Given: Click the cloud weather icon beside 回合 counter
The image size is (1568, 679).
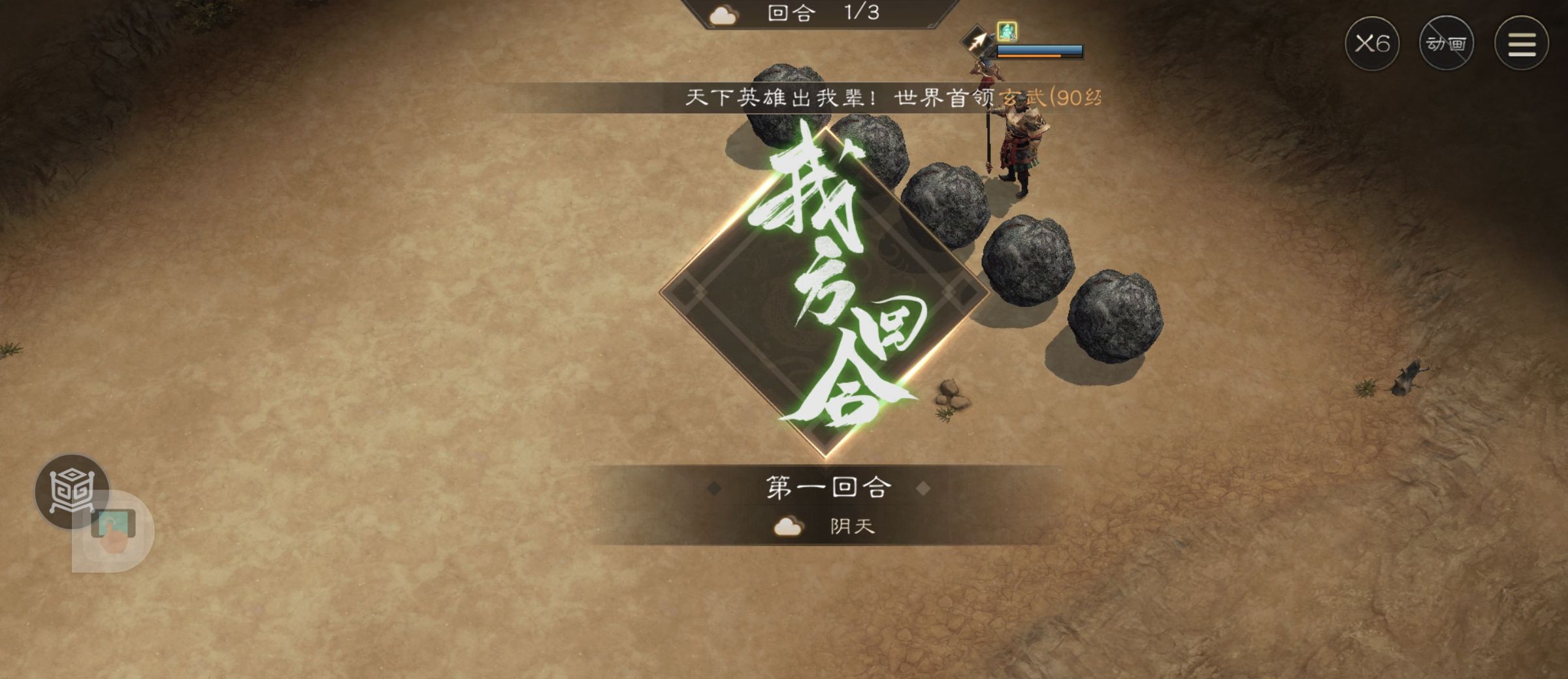Looking at the screenshot, I should tap(723, 14).
